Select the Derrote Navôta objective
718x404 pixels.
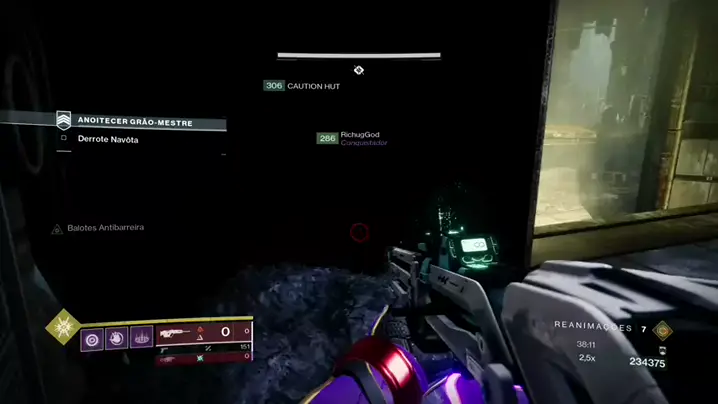point(108,139)
